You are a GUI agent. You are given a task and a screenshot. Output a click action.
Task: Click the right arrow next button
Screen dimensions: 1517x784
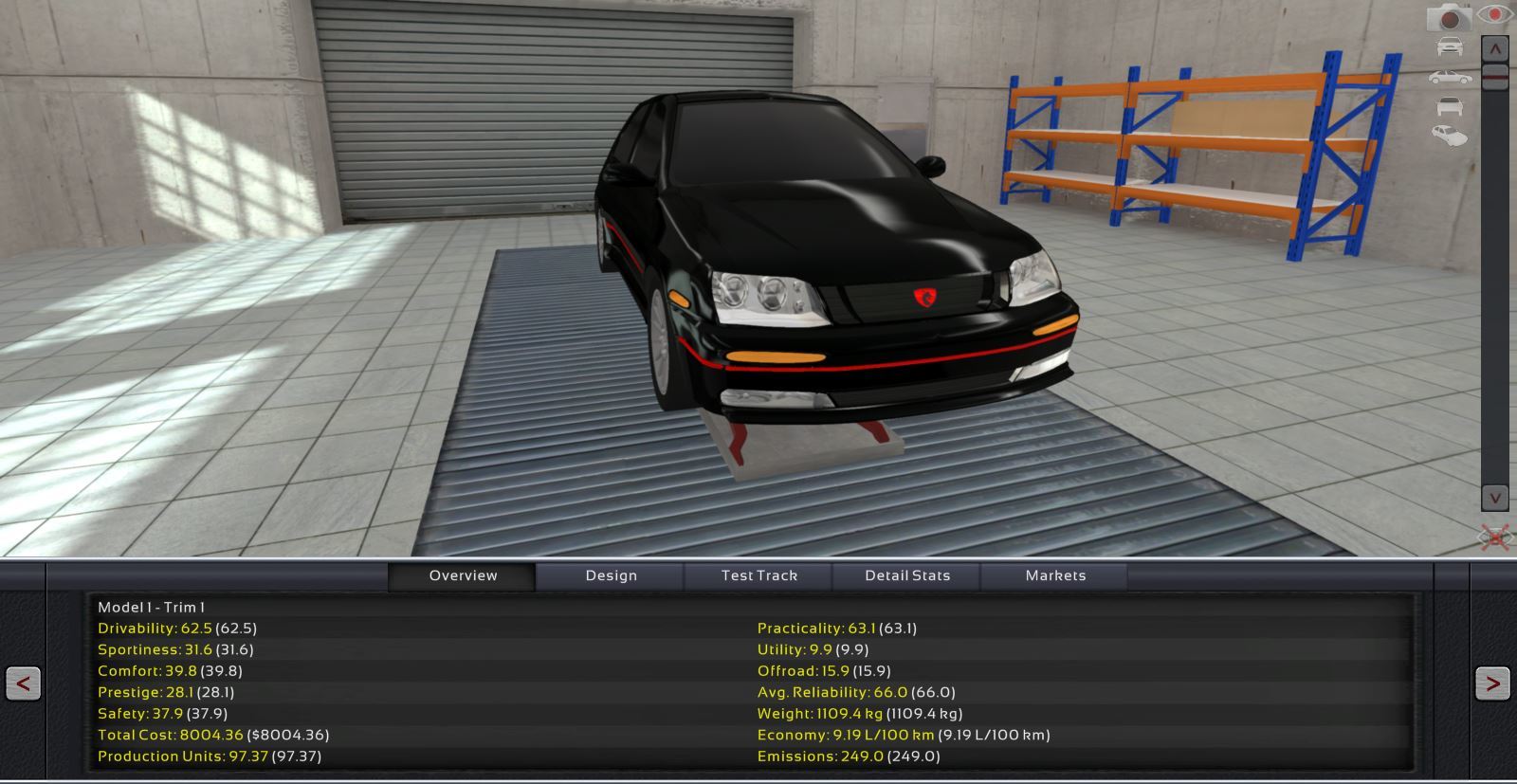pos(1492,683)
